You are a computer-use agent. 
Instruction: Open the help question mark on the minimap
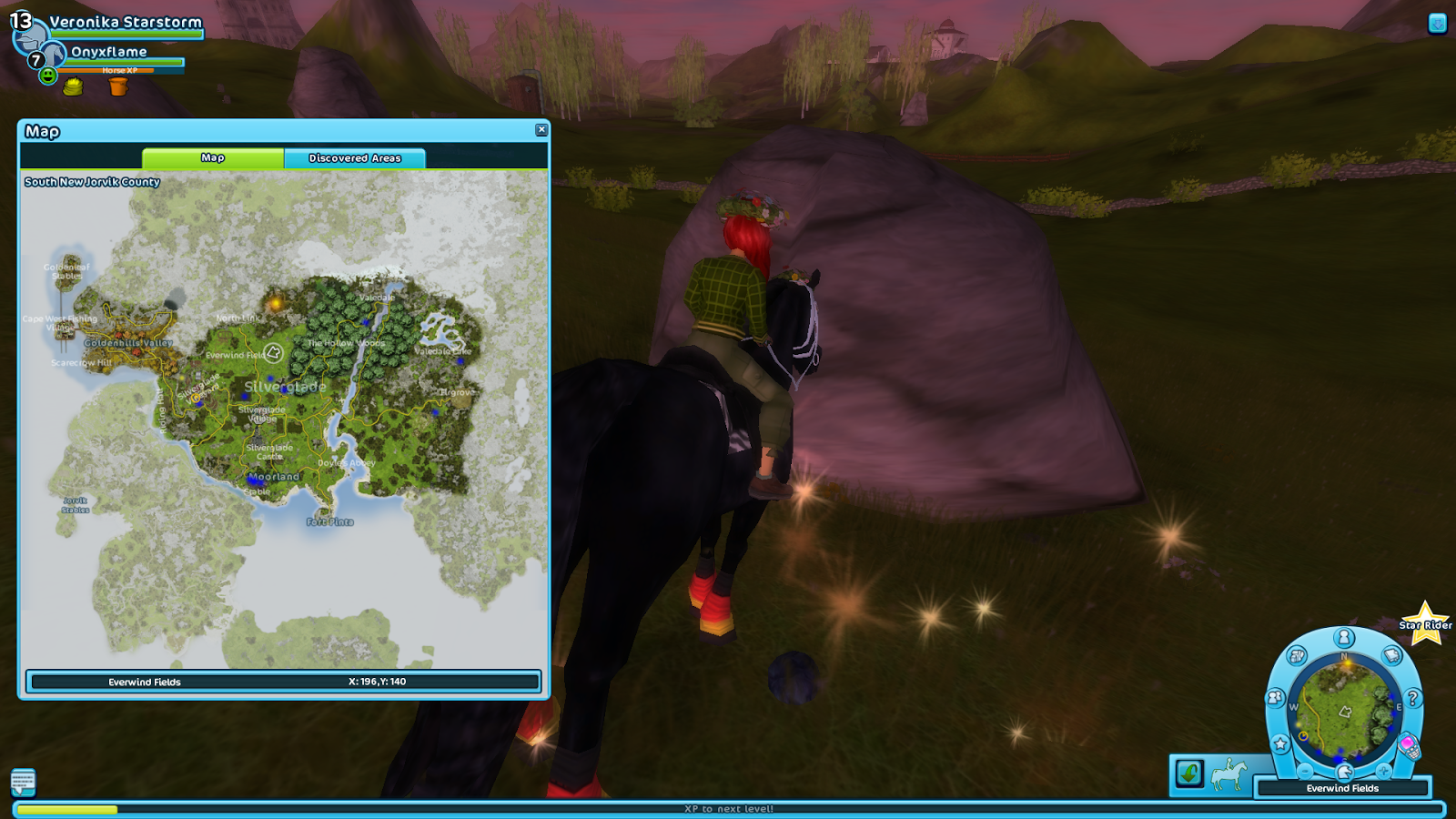point(1412,699)
